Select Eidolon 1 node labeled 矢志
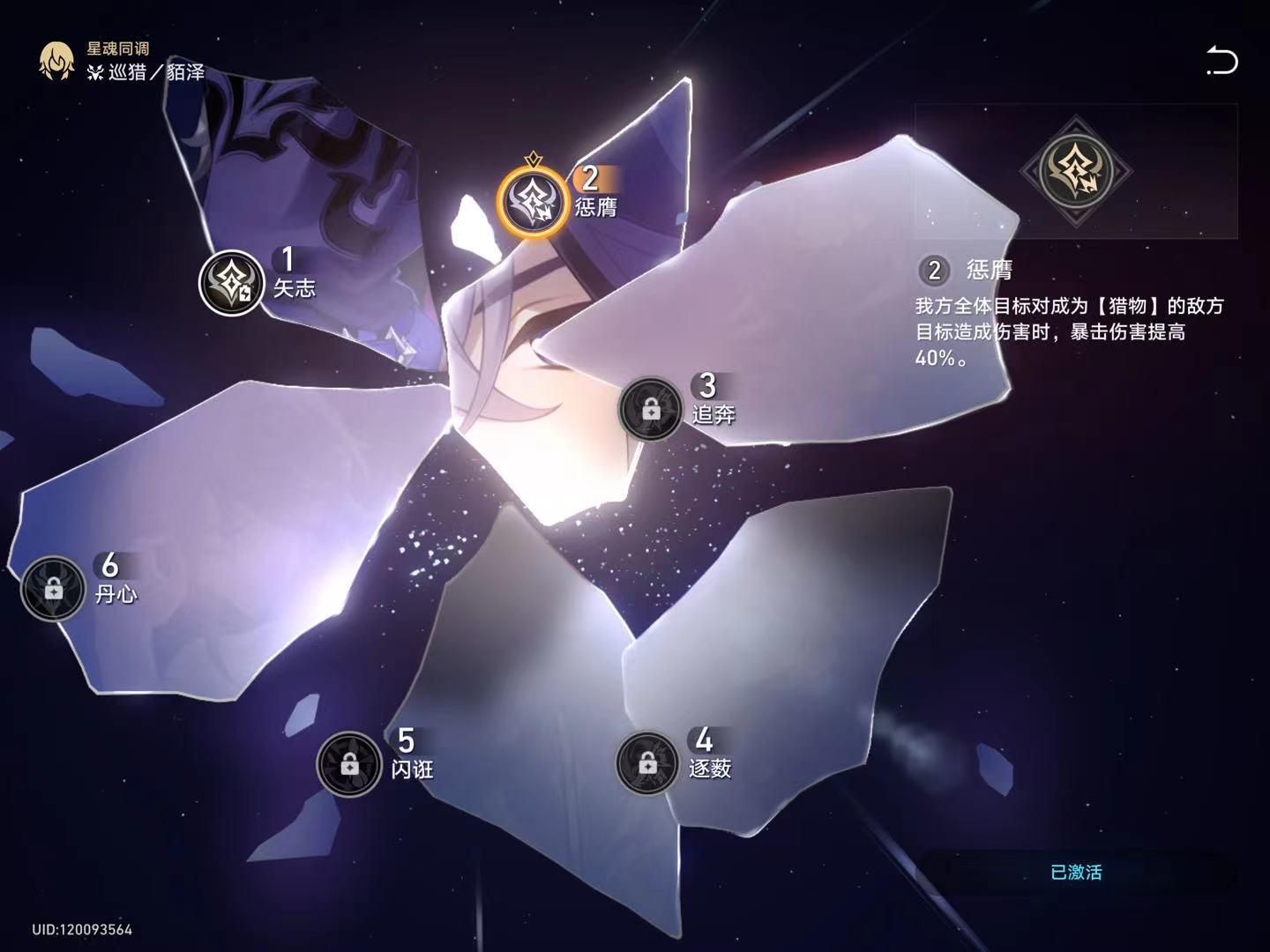The height and width of the screenshot is (952, 1270). 232,280
